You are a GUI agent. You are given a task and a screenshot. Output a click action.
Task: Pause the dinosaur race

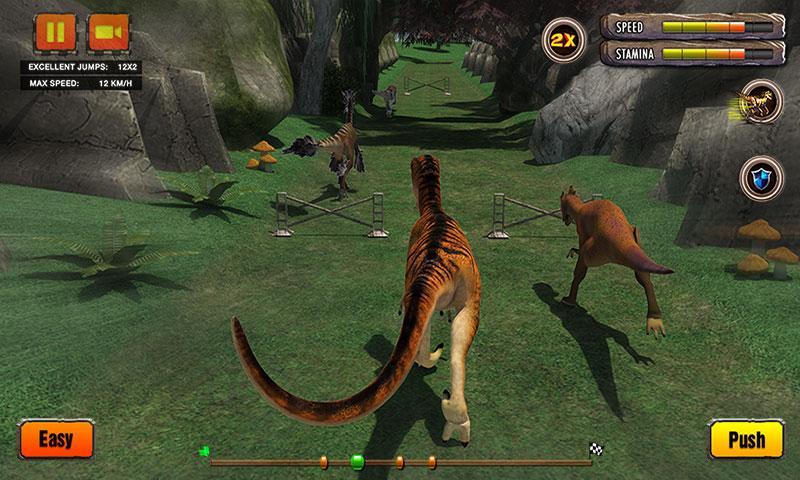[55, 33]
